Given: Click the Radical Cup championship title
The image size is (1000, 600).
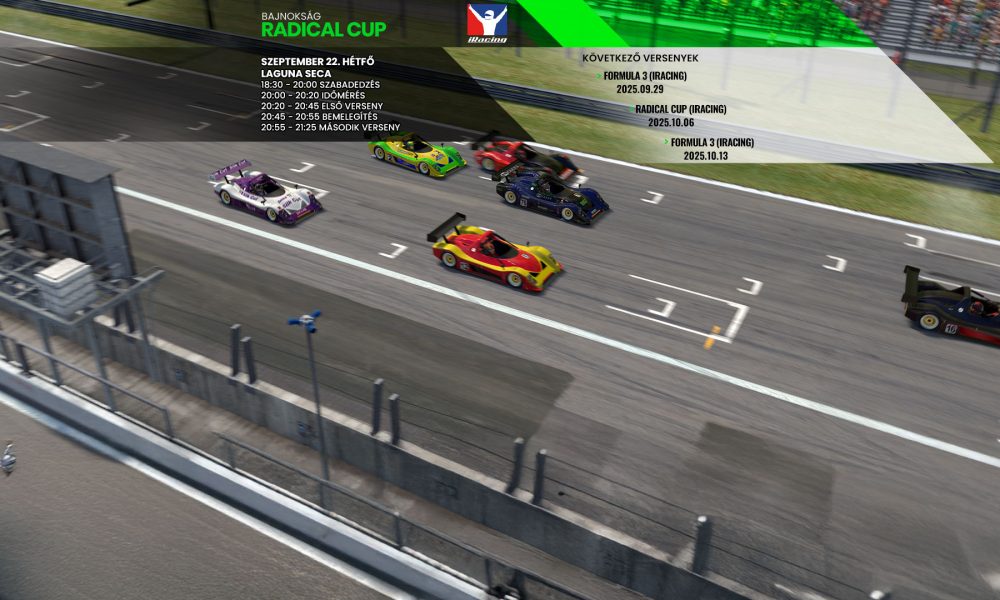Looking at the screenshot, I should (x=323, y=30).
